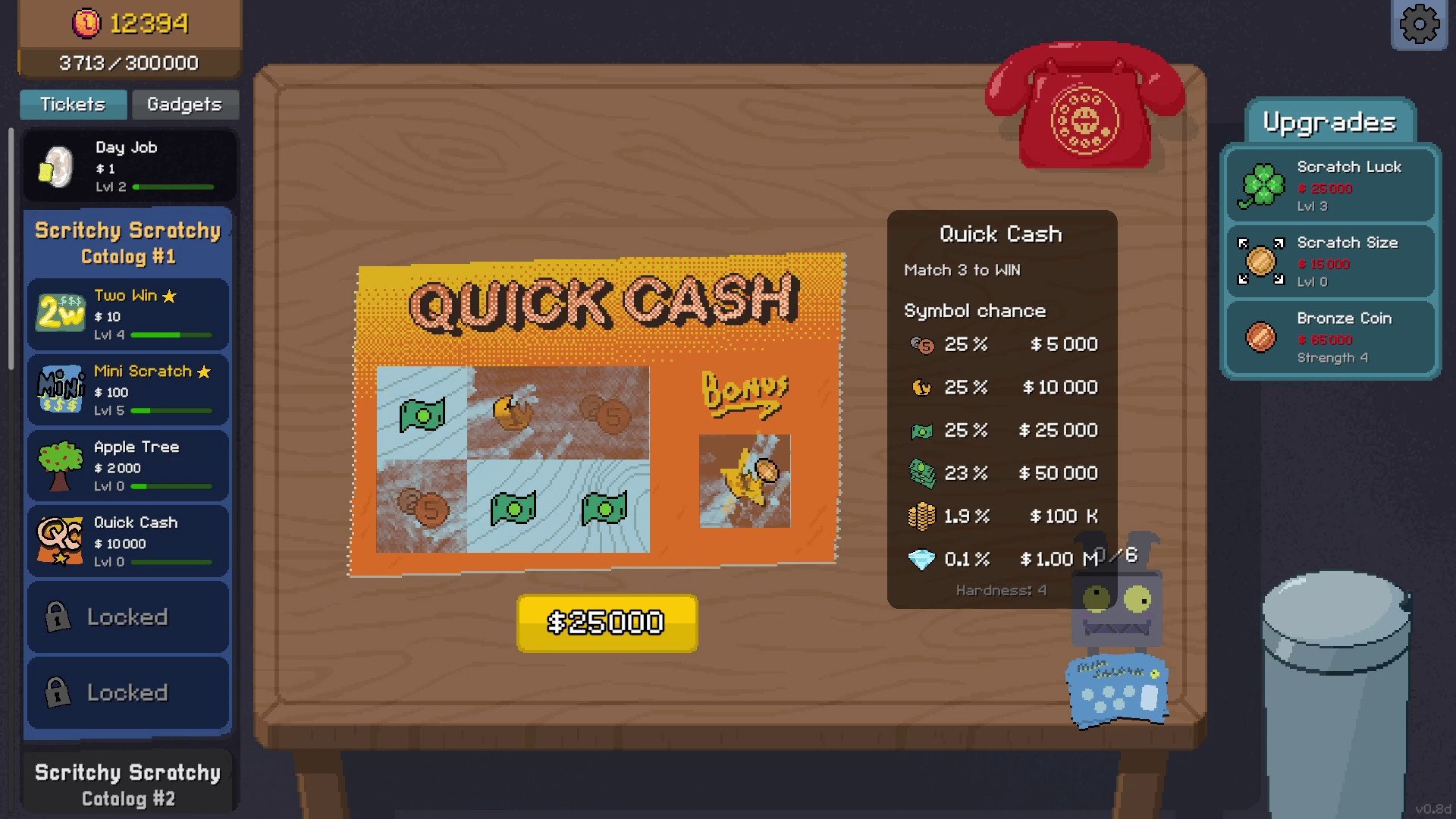Pick the Mini Scratch ticket
1456x819 pixels.
129,390
